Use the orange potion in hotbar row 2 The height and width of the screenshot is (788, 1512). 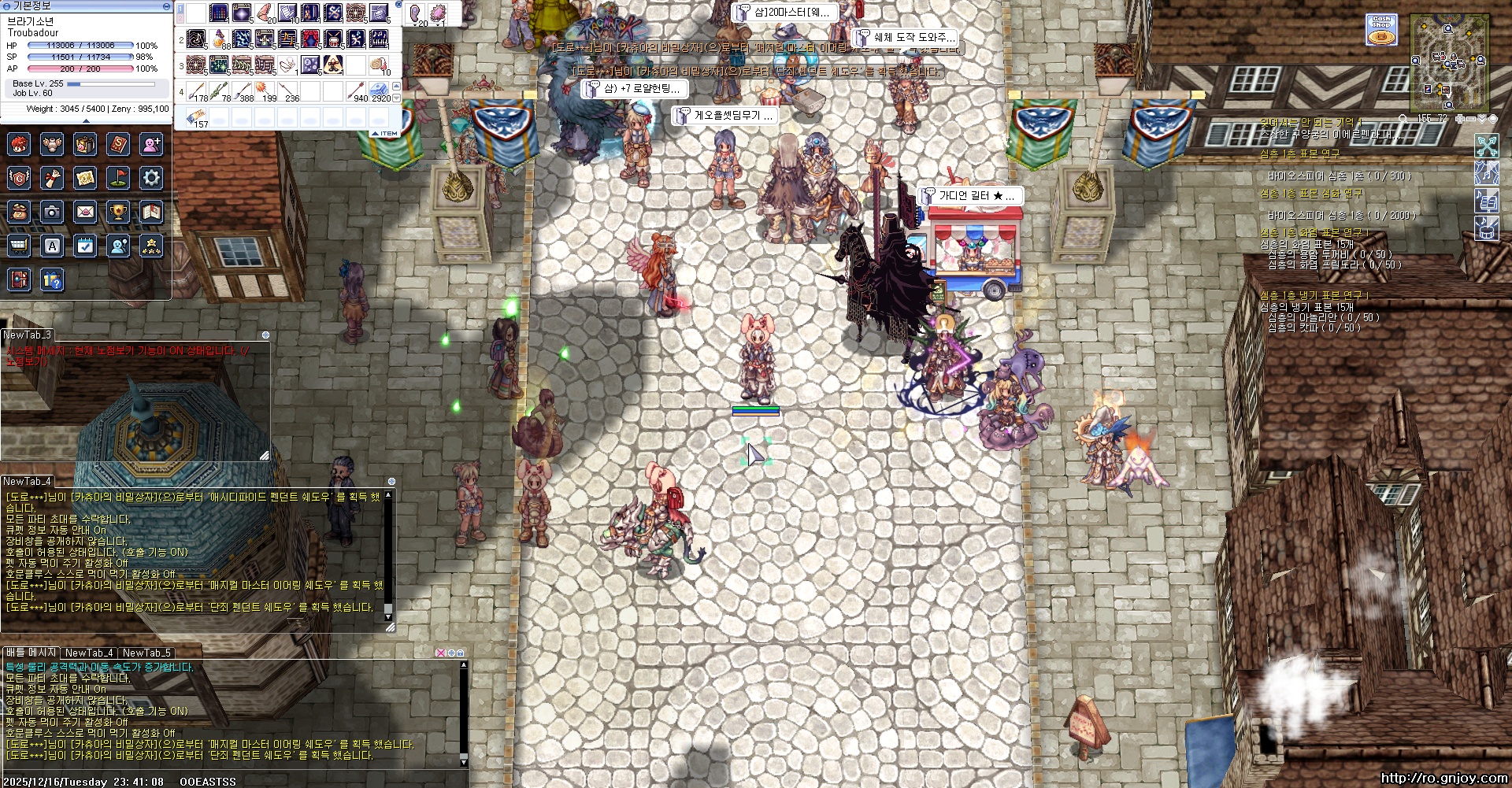pos(220,39)
